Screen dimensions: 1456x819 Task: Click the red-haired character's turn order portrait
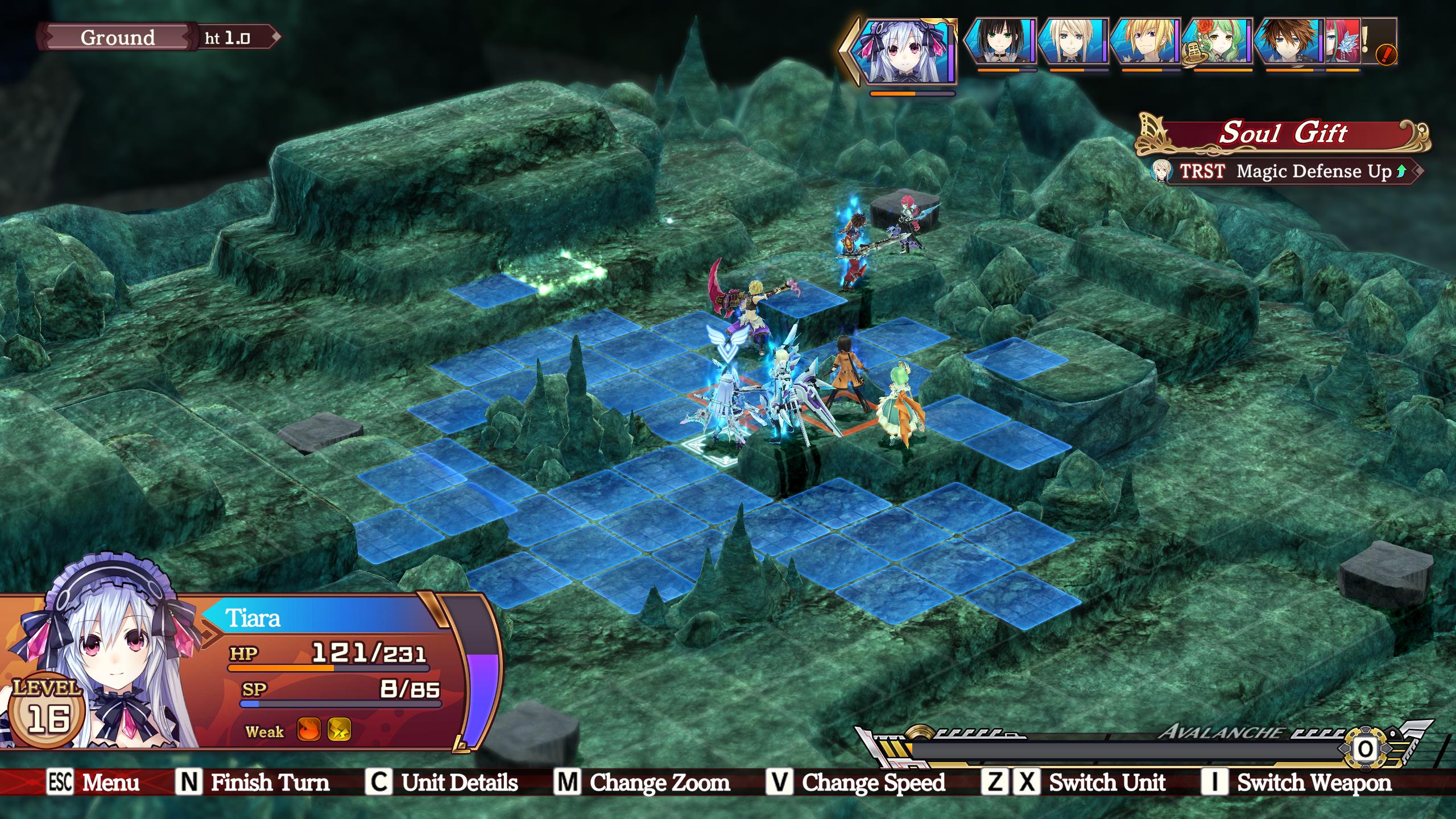(x=1342, y=41)
